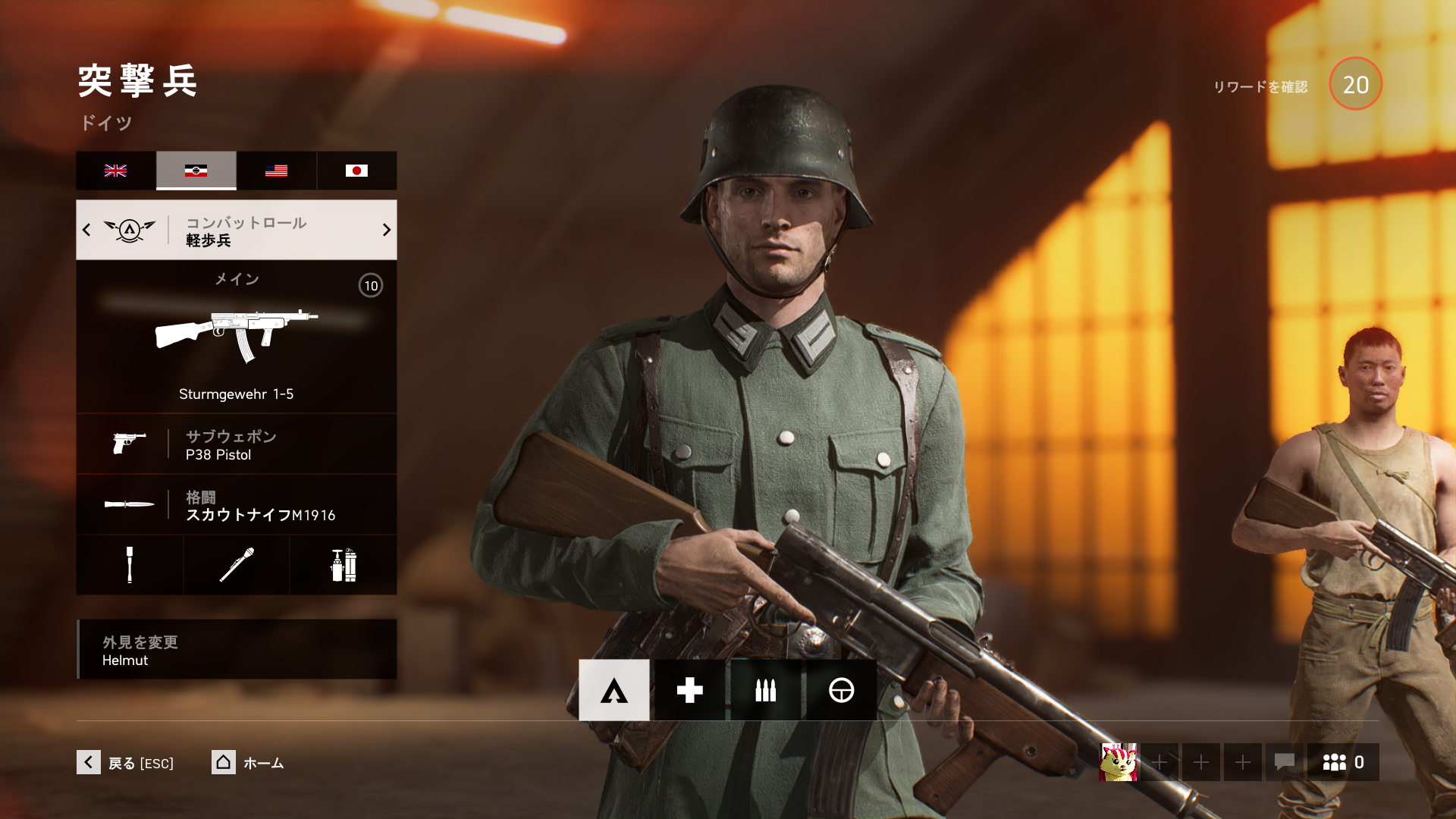Screen dimensions: 1456x819
Task: Choose the grenade equipment slot with canisters
Action: 343,565
